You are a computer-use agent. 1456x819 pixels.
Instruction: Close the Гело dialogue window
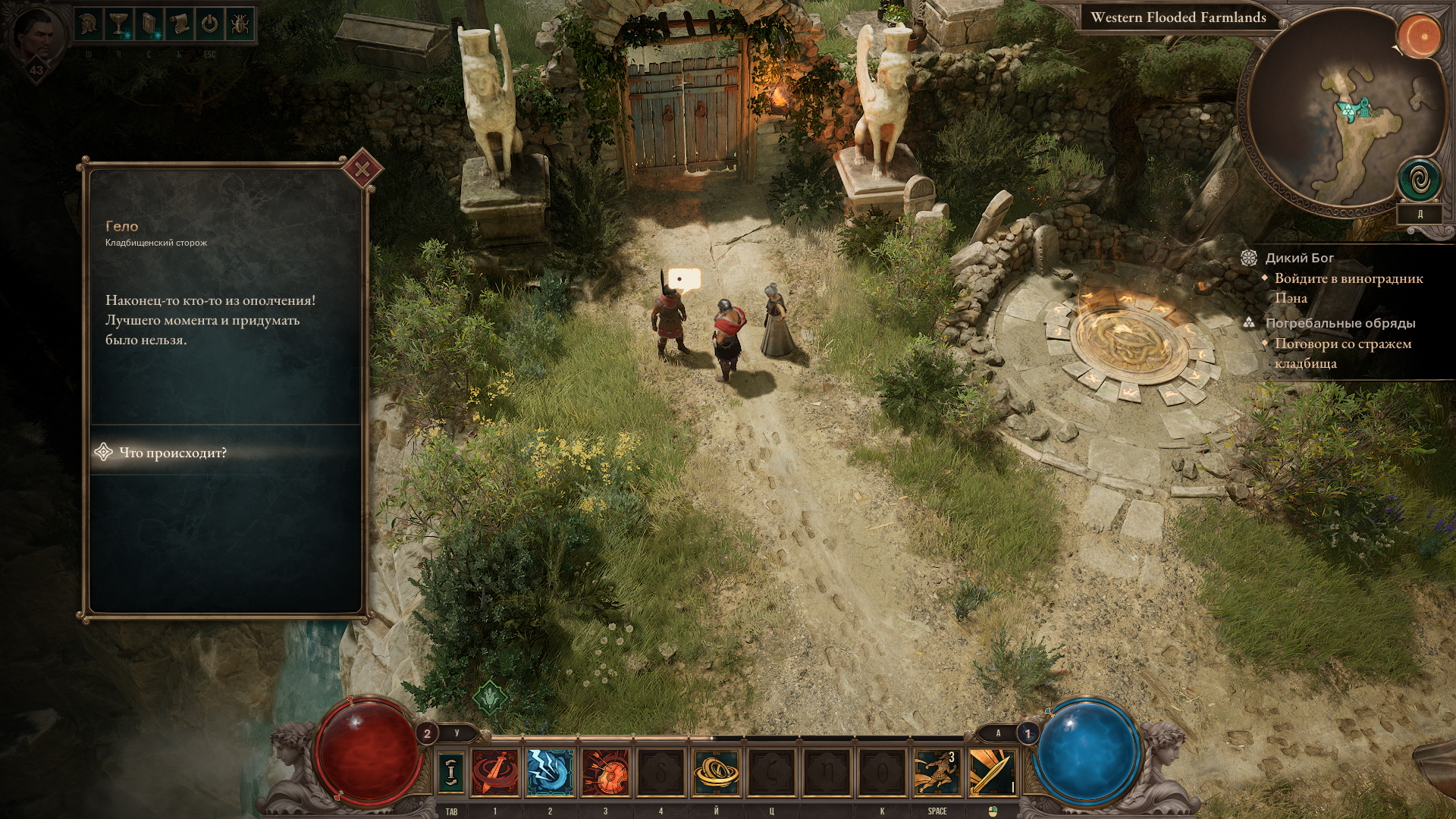coord(362,168)
